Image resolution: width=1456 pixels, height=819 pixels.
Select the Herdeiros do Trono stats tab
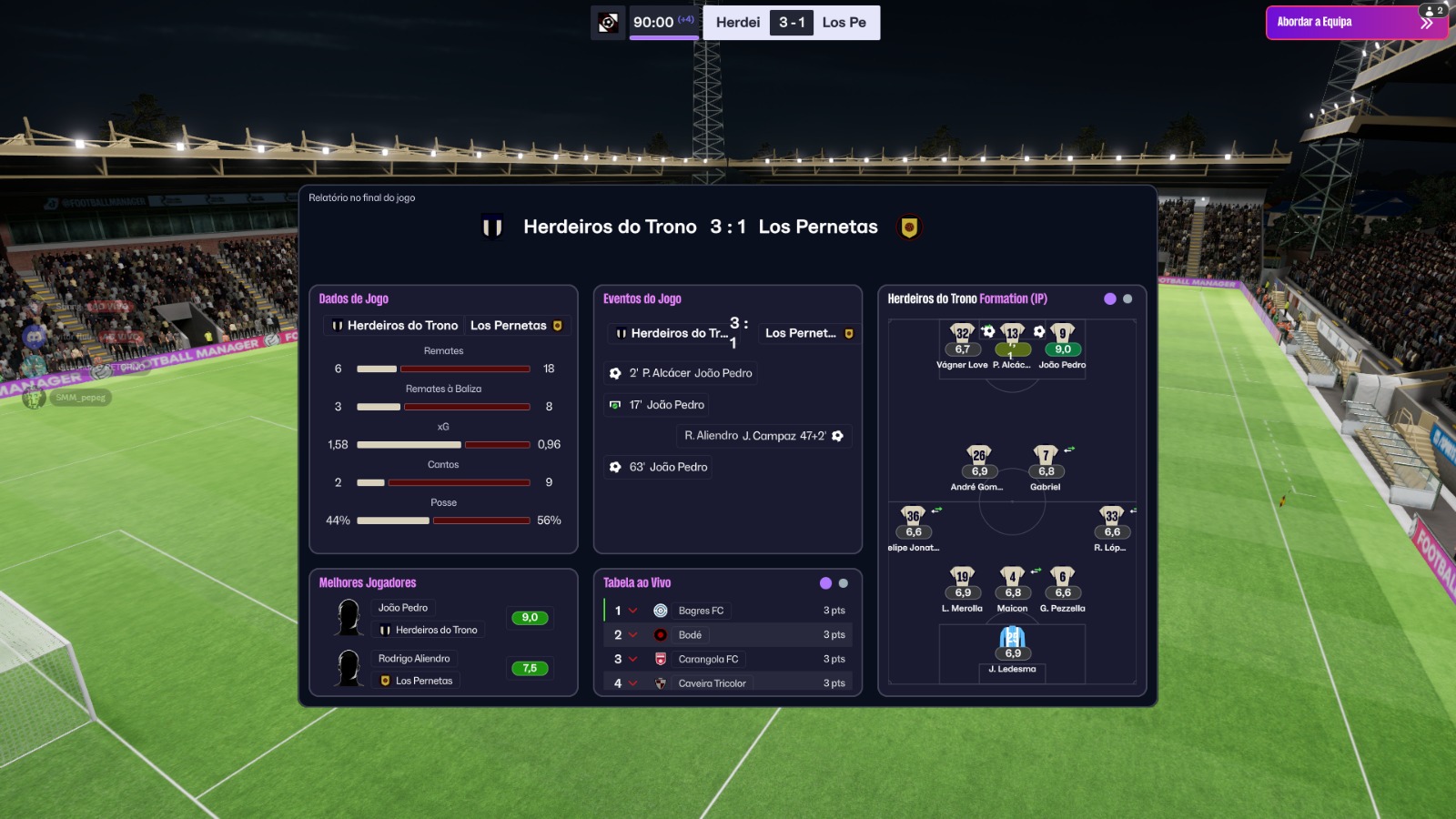395,326
